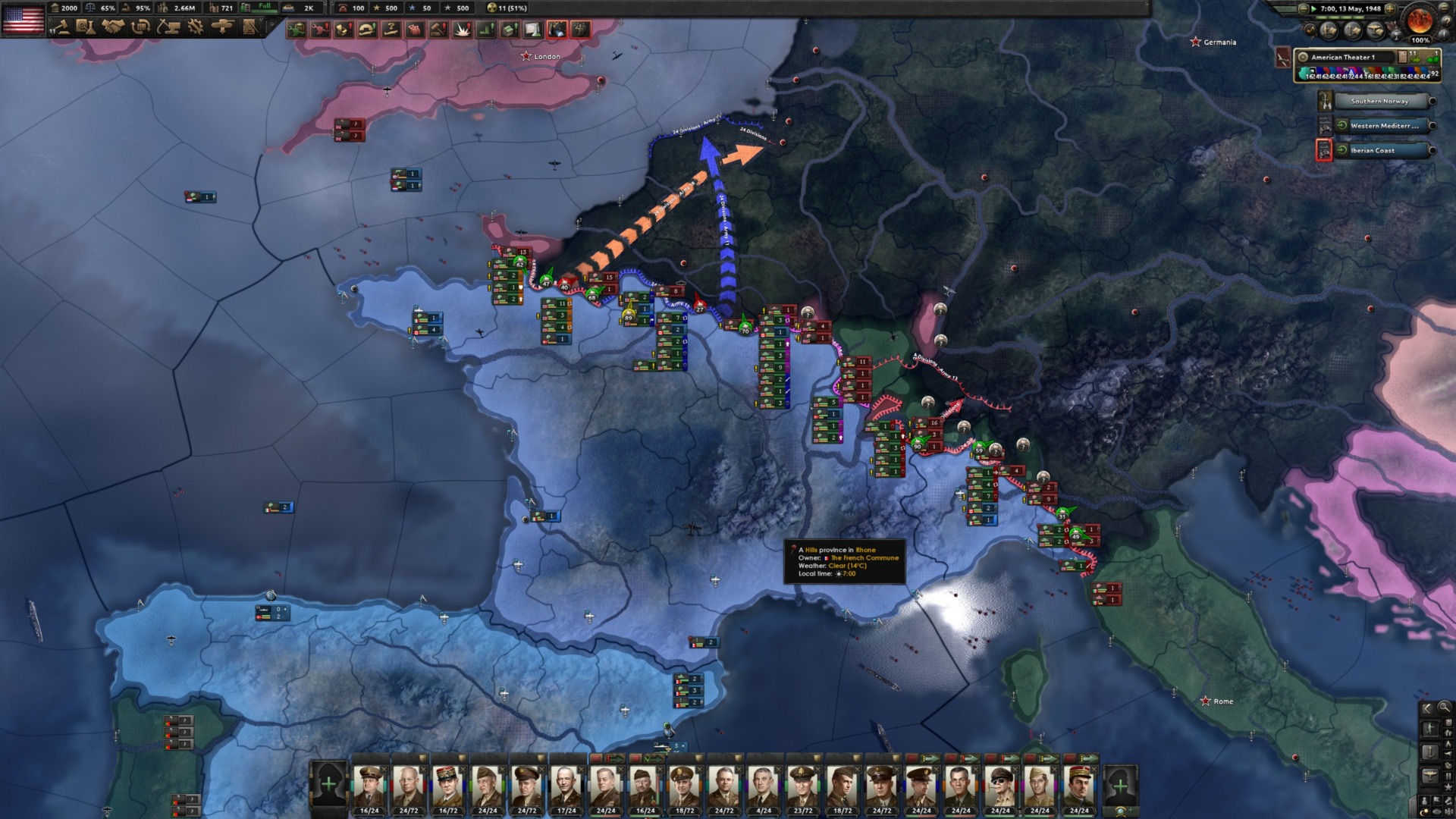Click the green plus to create new army

click(329, 782)
